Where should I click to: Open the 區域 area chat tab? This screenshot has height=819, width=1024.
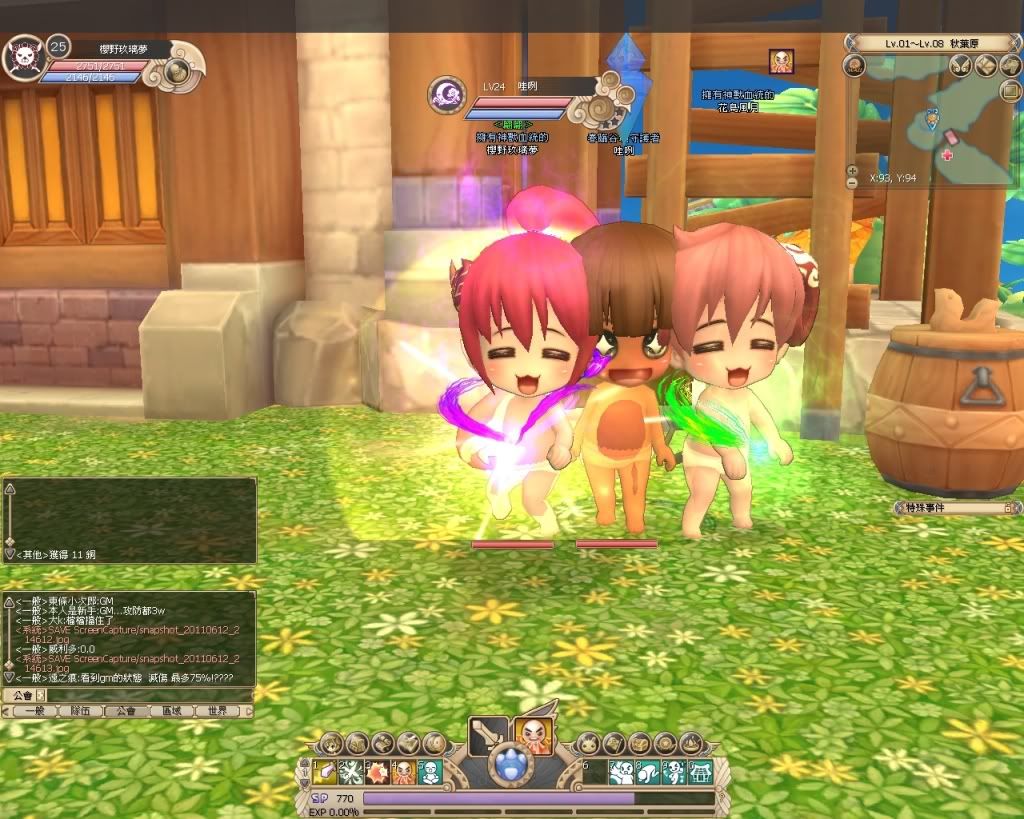[x=172, y=711]
